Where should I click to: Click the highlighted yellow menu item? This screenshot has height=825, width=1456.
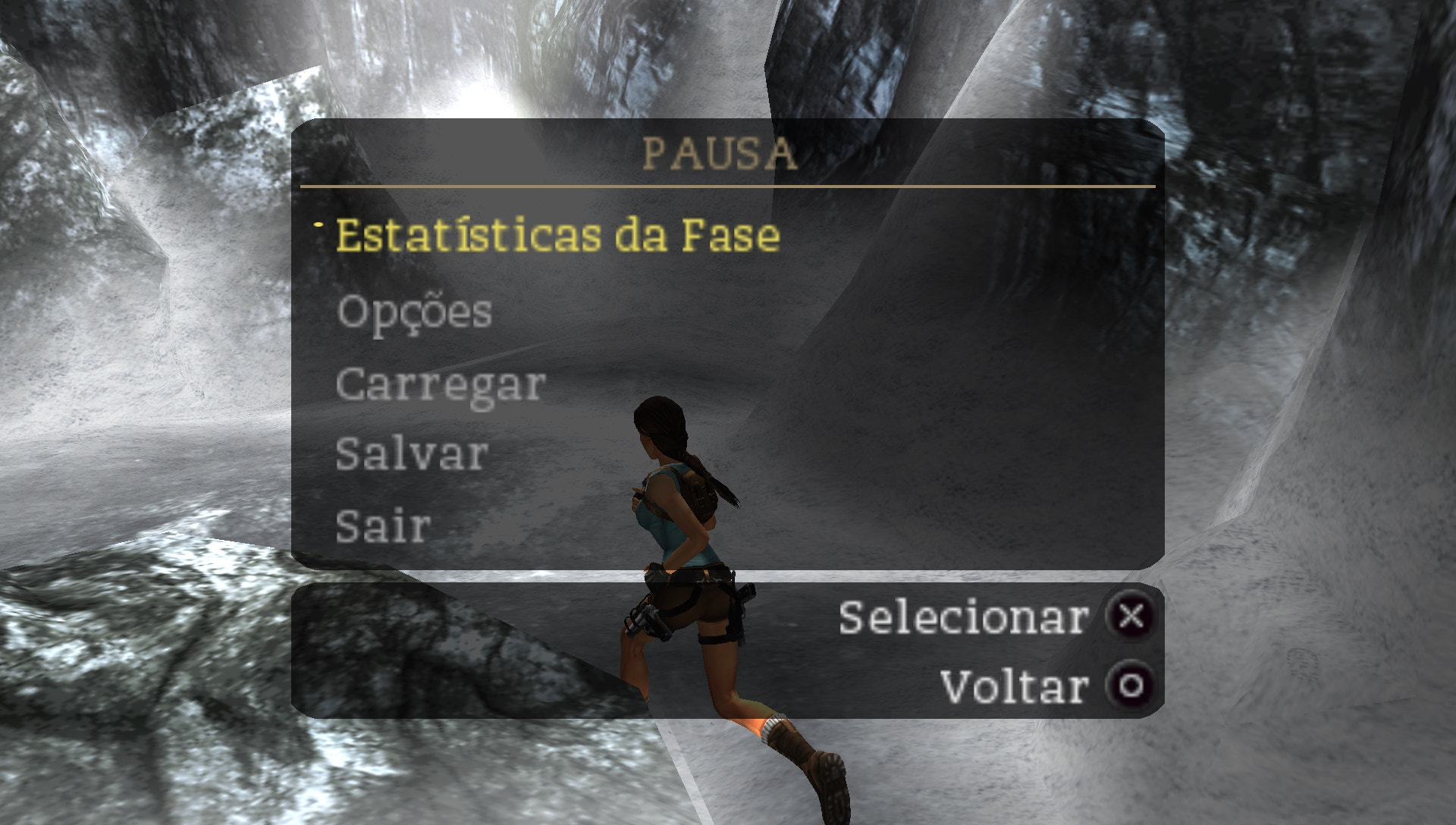pyautogui.click(x=557, y=236)
